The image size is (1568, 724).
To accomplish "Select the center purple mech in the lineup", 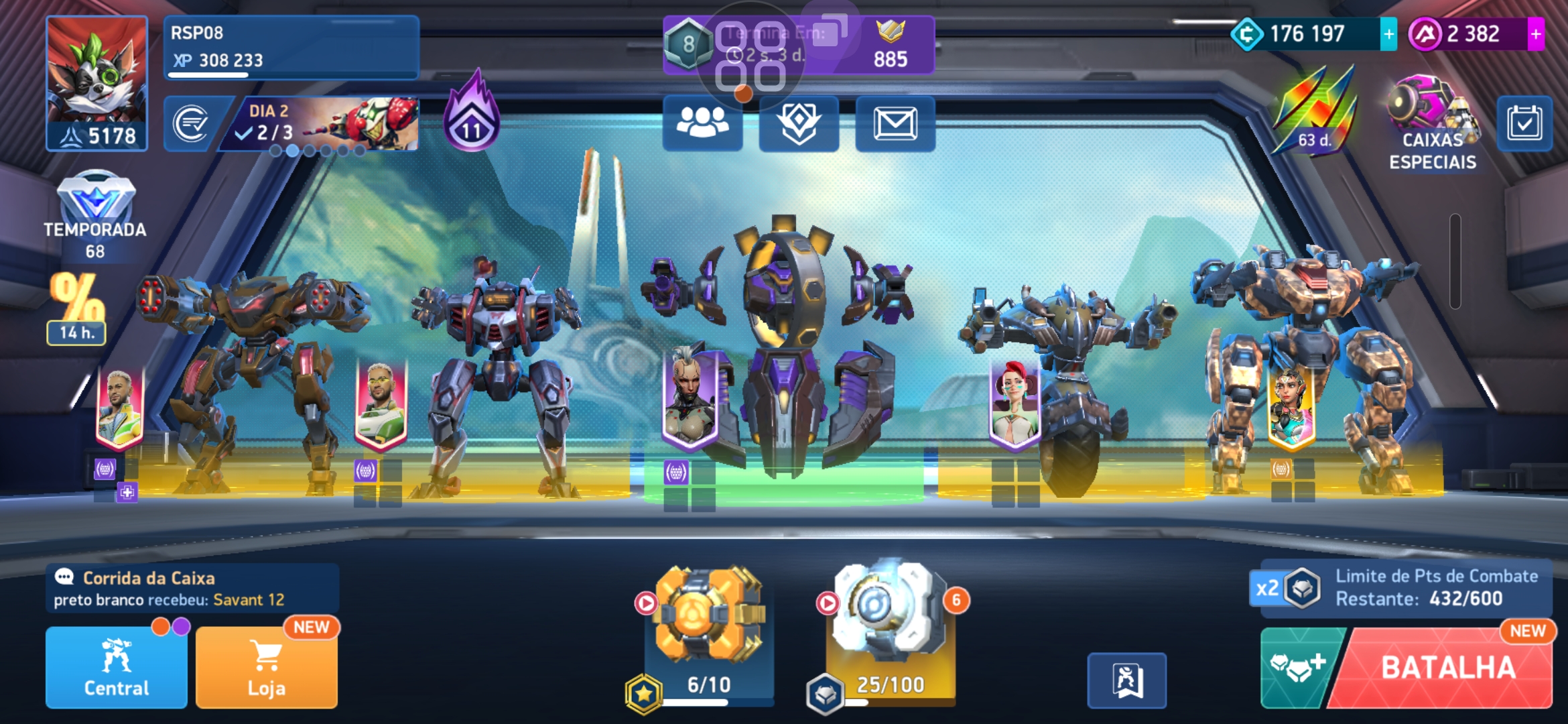I will pyautogui.click(x=783, y=349).
